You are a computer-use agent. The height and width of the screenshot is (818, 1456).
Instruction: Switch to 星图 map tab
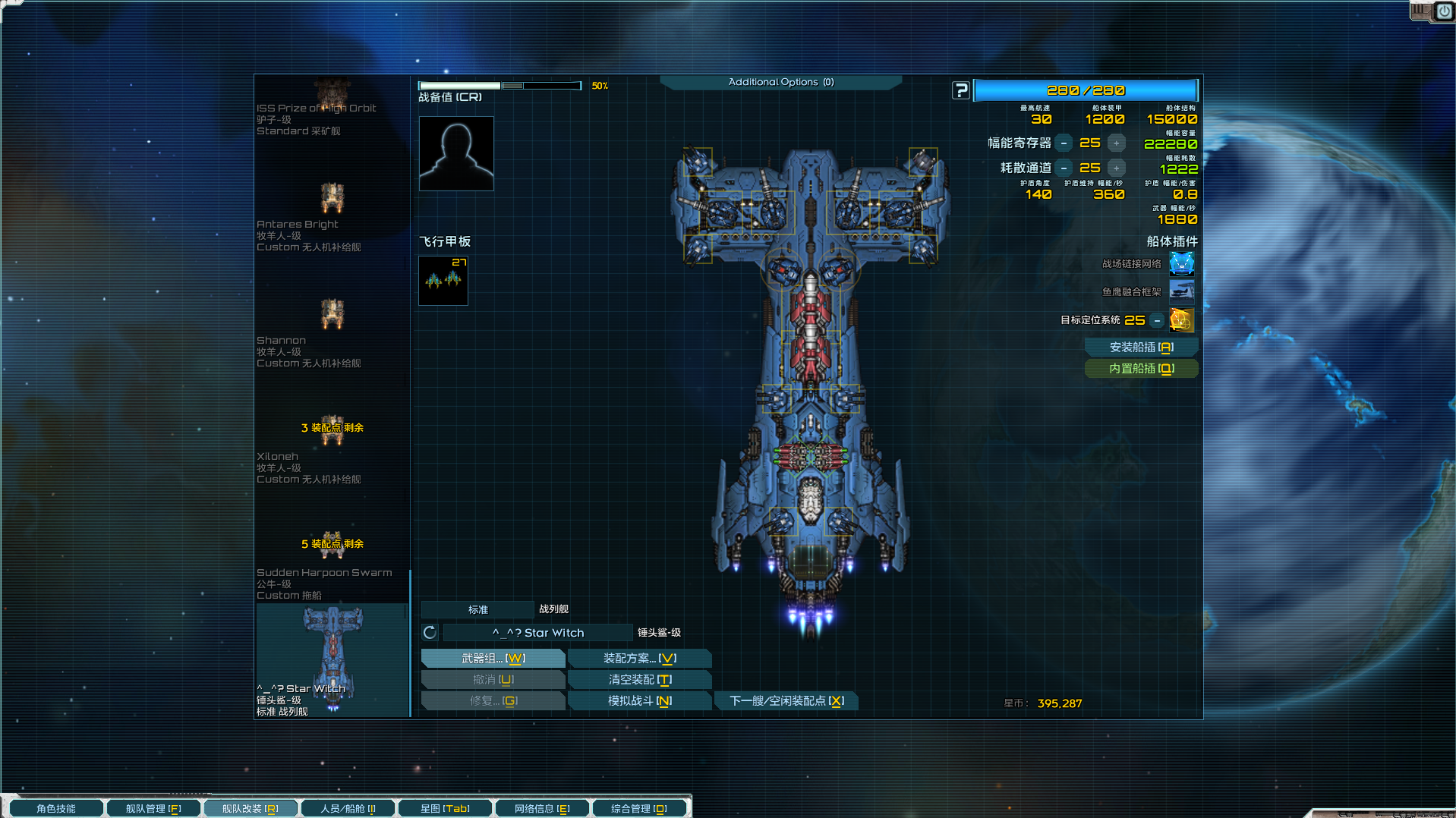[x=445, y=809]
